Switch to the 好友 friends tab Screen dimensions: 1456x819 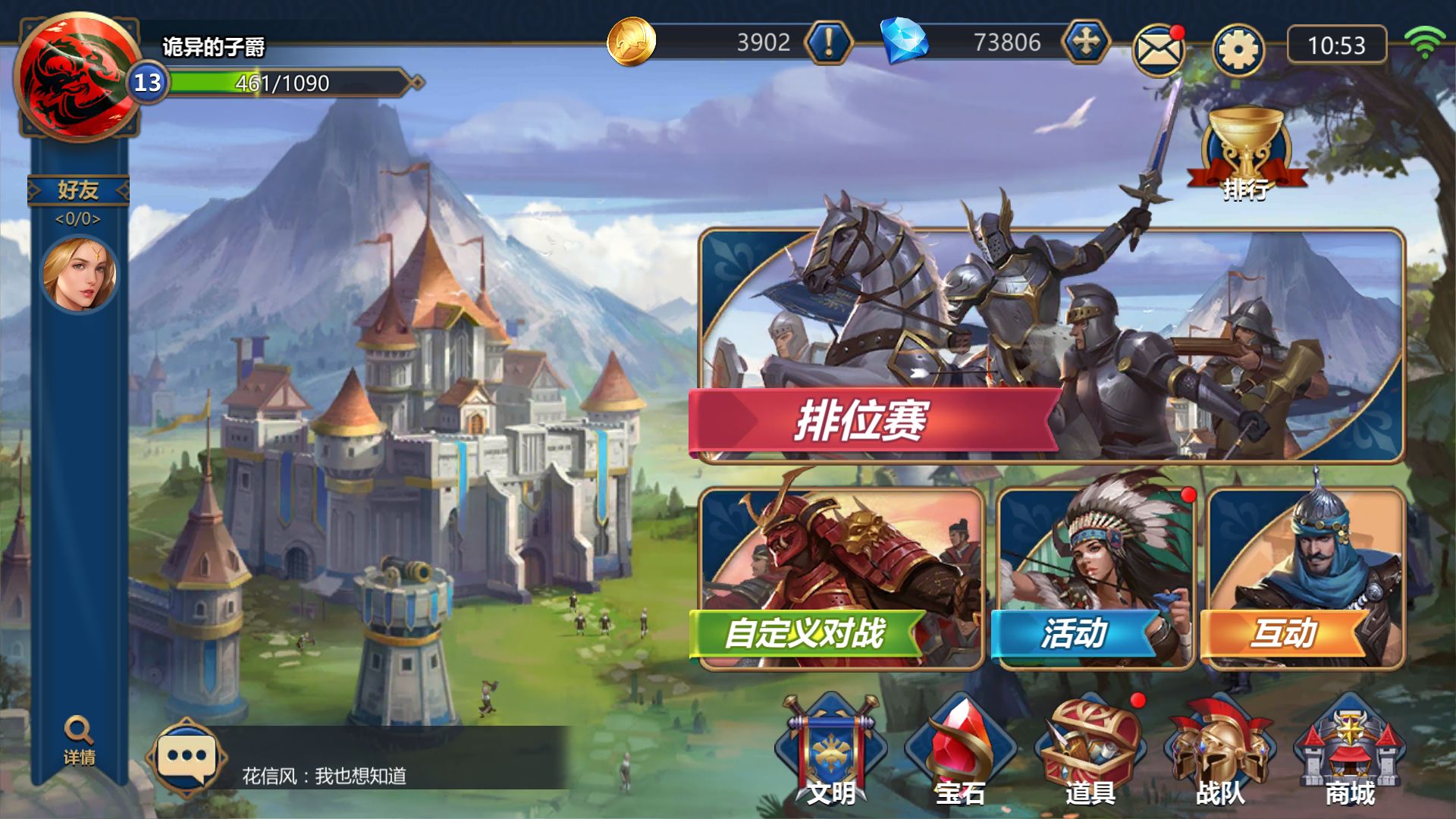[x=78, y=190]
